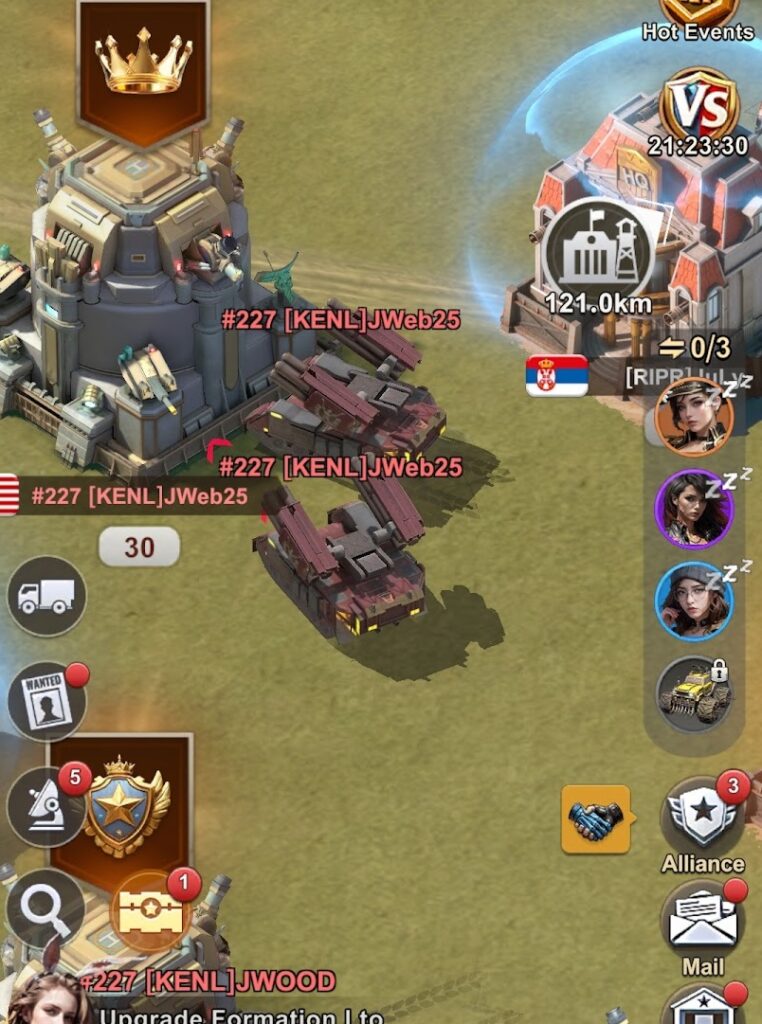The image size is (762, 1024).
Task: Click the locked yellow truck squad slot
Action: [694, 692]
